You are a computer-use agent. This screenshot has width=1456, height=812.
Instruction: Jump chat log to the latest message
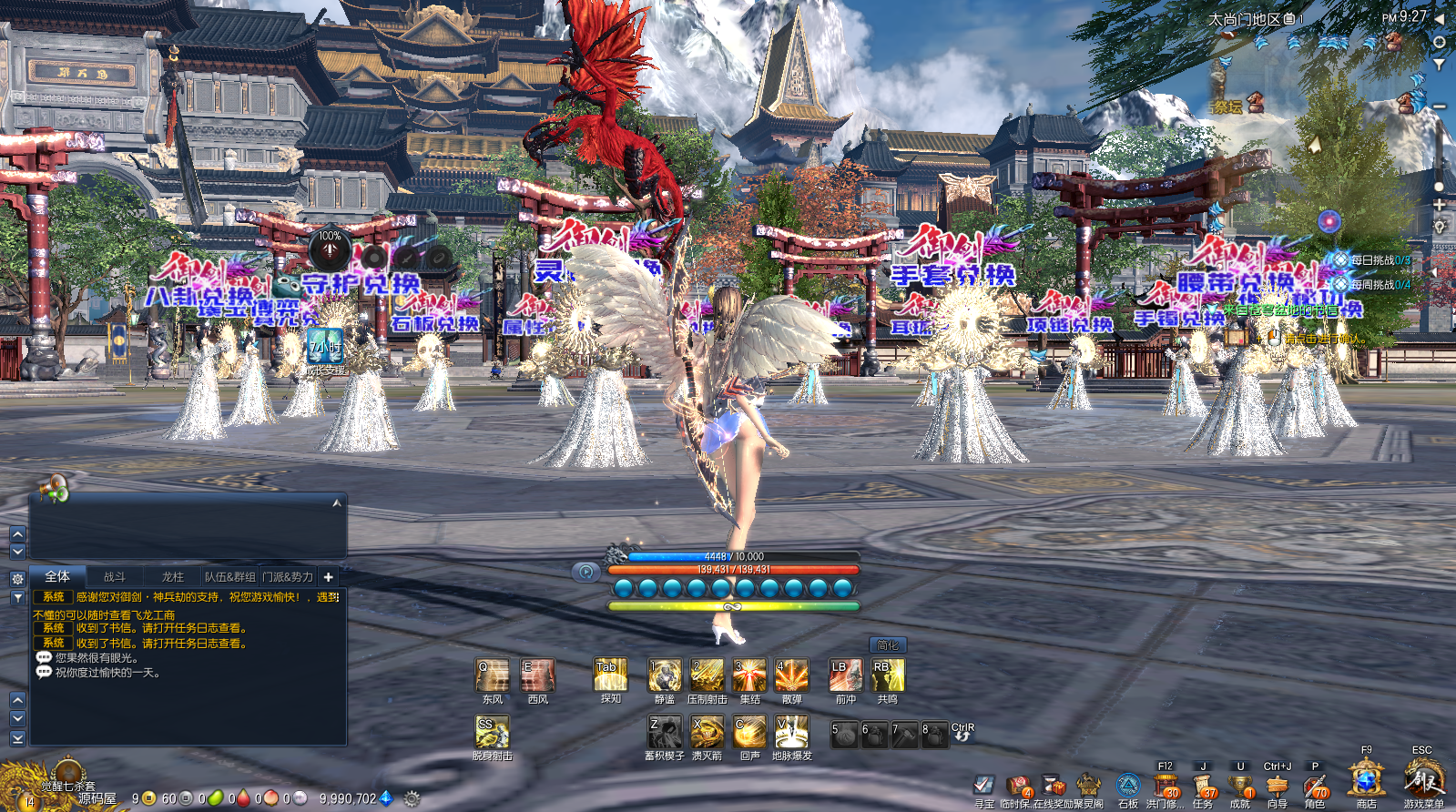[x=17, y=738]
